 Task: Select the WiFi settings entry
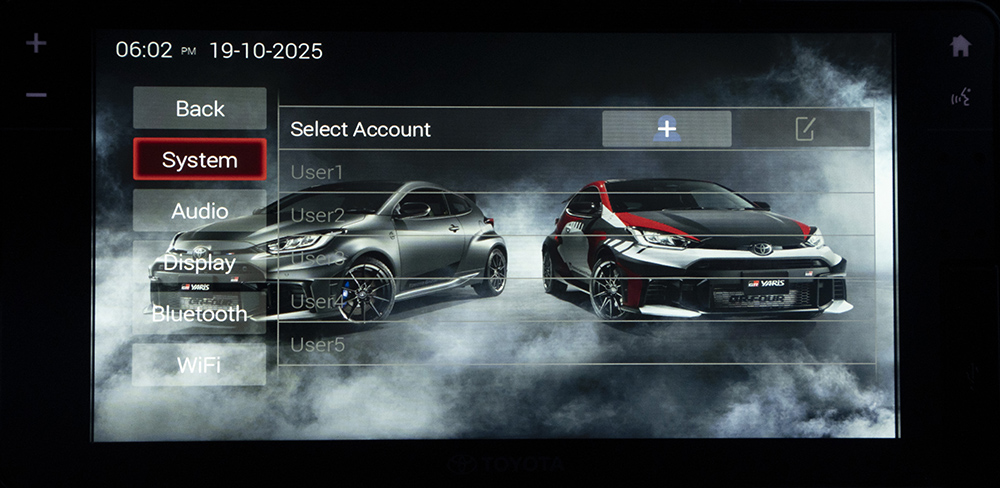200,365
